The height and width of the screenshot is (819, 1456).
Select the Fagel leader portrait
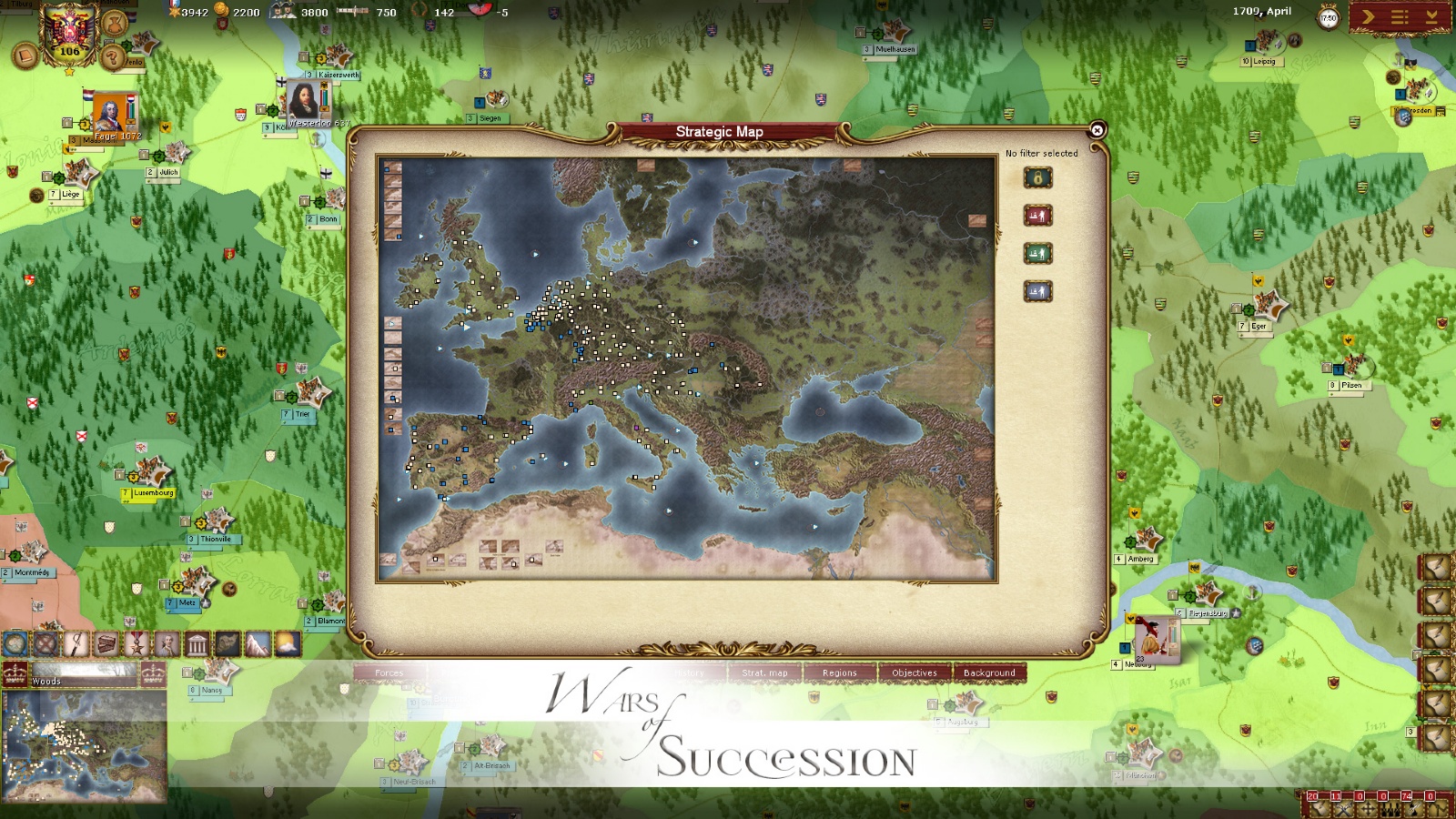[109, 113]
